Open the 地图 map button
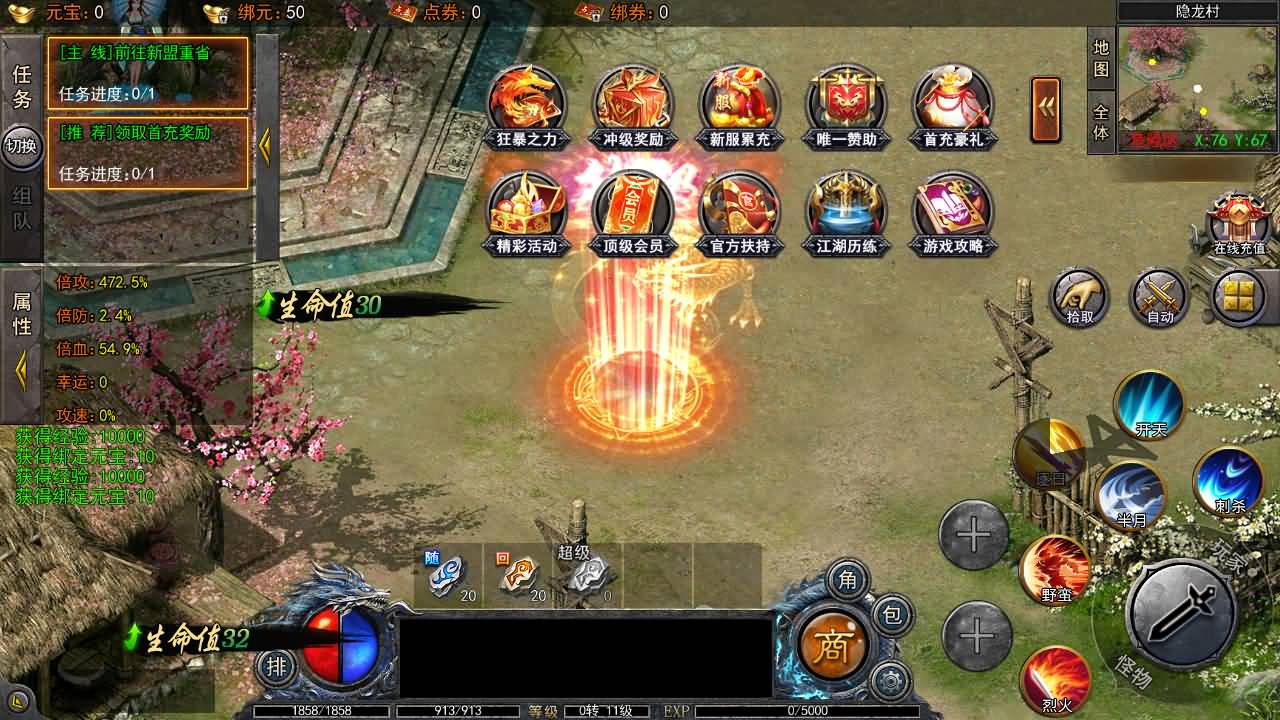The image size is (1280, 720). tap(1101, 59)
